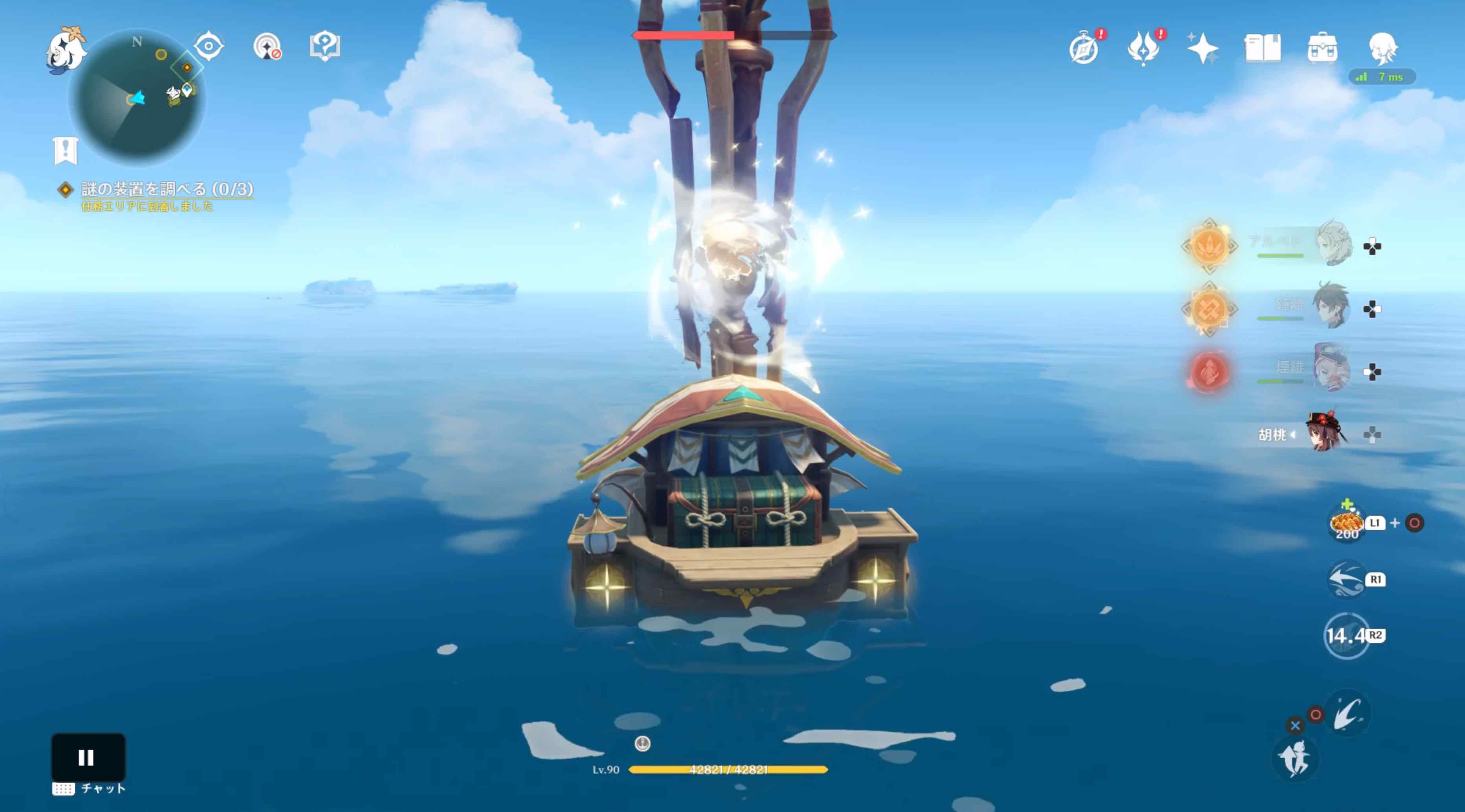Screen dimensions: 1465x812
Task: Select Hu Tao (胡桃) in the party list
Action: [1326, 434]
